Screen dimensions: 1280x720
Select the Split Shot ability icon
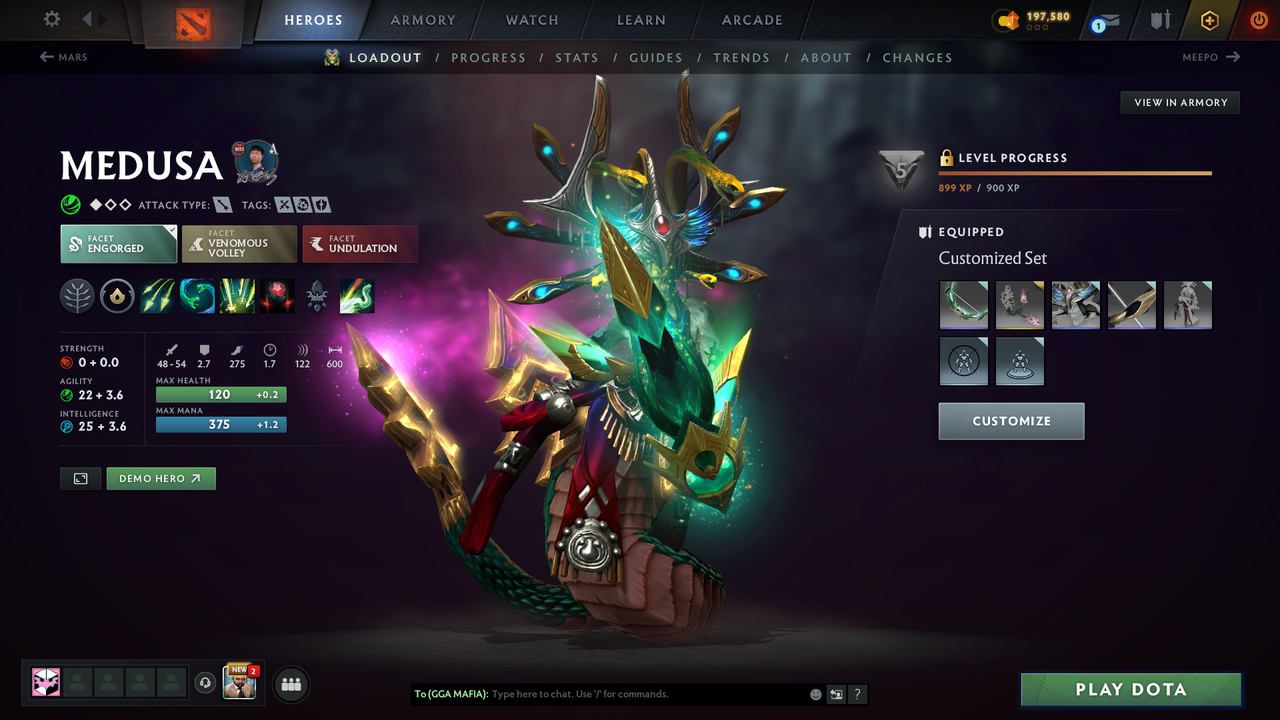point(157,295)
